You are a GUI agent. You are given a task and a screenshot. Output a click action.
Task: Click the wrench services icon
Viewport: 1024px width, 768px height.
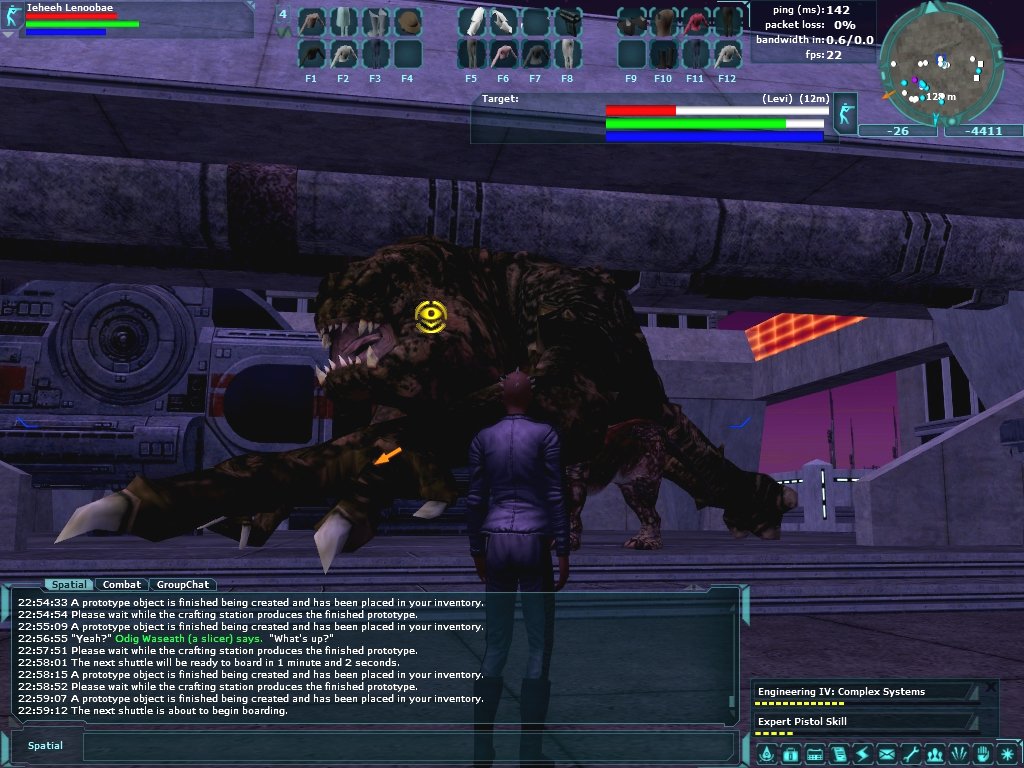coord(910,753)
